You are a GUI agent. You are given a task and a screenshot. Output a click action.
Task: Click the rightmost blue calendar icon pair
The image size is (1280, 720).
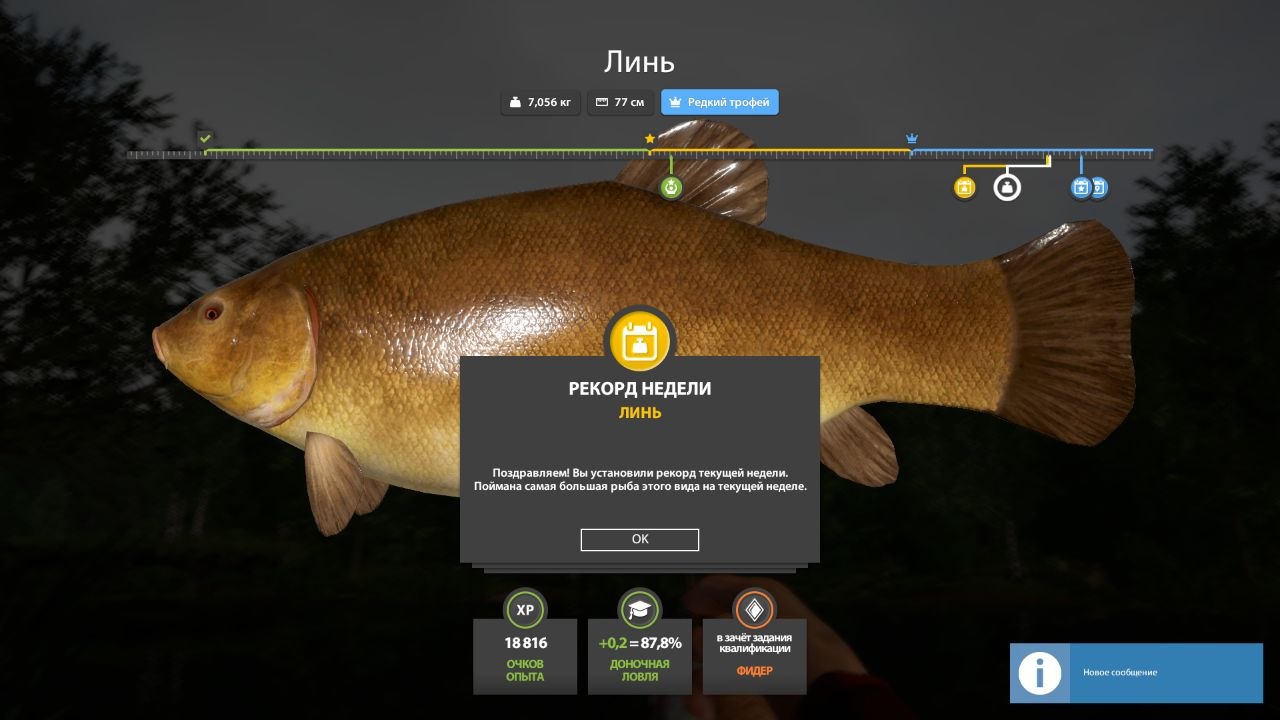click(x=1098, y=186)
